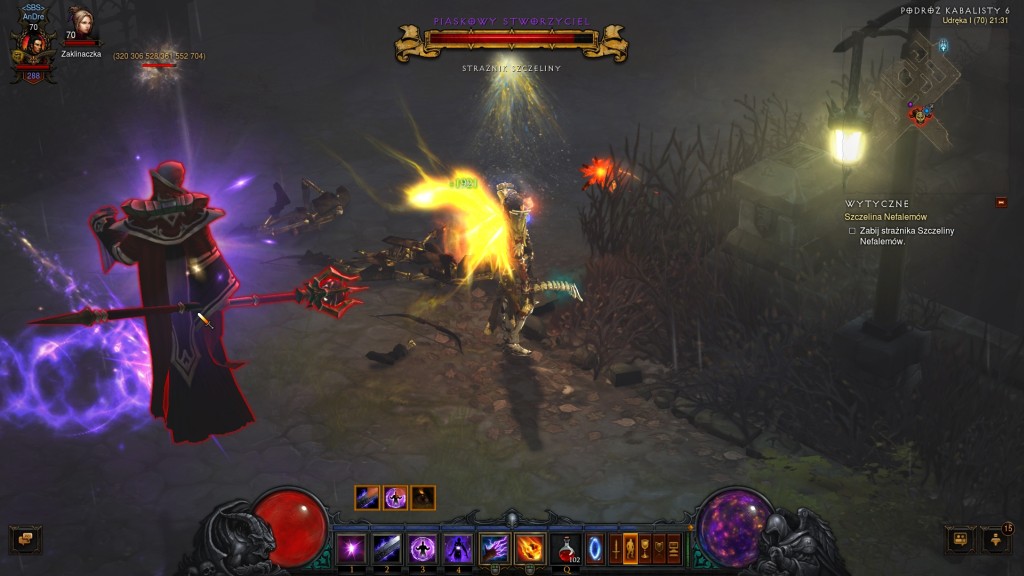Open the social friends list button
Viewport: 1024px width, 576px height.
[996, 540]
